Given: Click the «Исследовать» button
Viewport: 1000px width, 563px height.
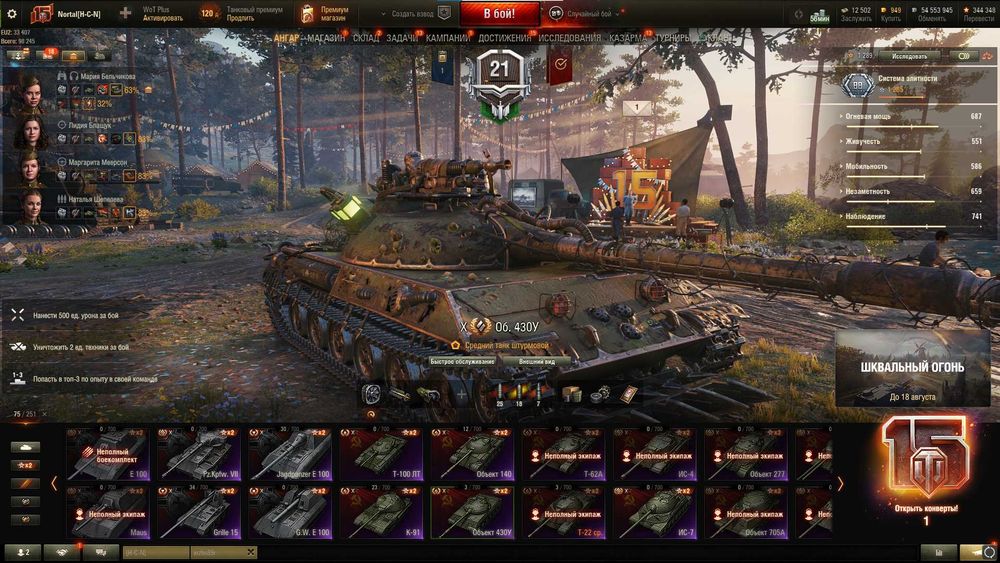Looking at the screenshot, I should coord(909,56).
